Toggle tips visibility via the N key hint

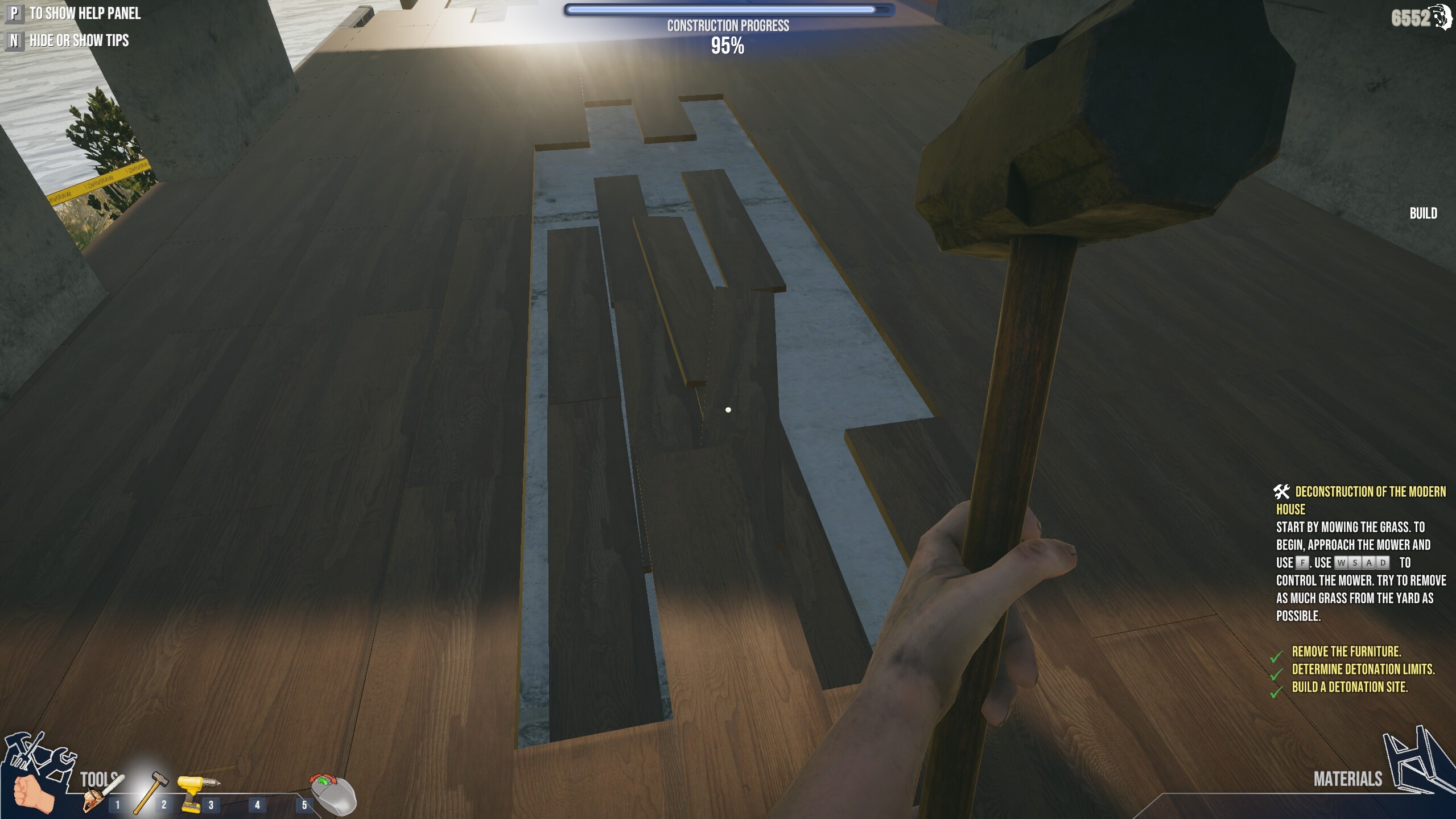(14, 41)
